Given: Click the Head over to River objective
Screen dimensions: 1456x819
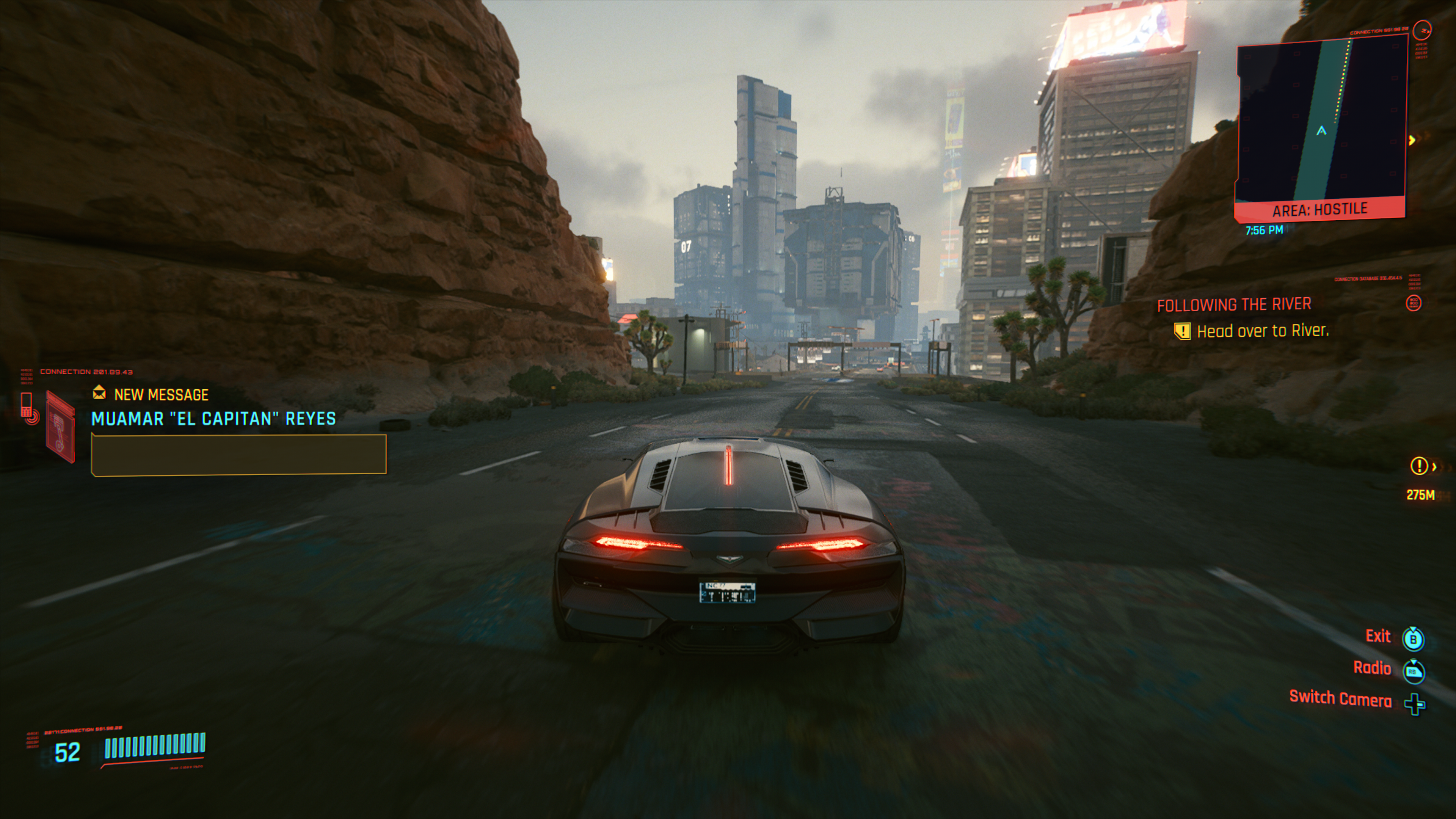Looking at the screenshot, I should [x=1262, y=331].
